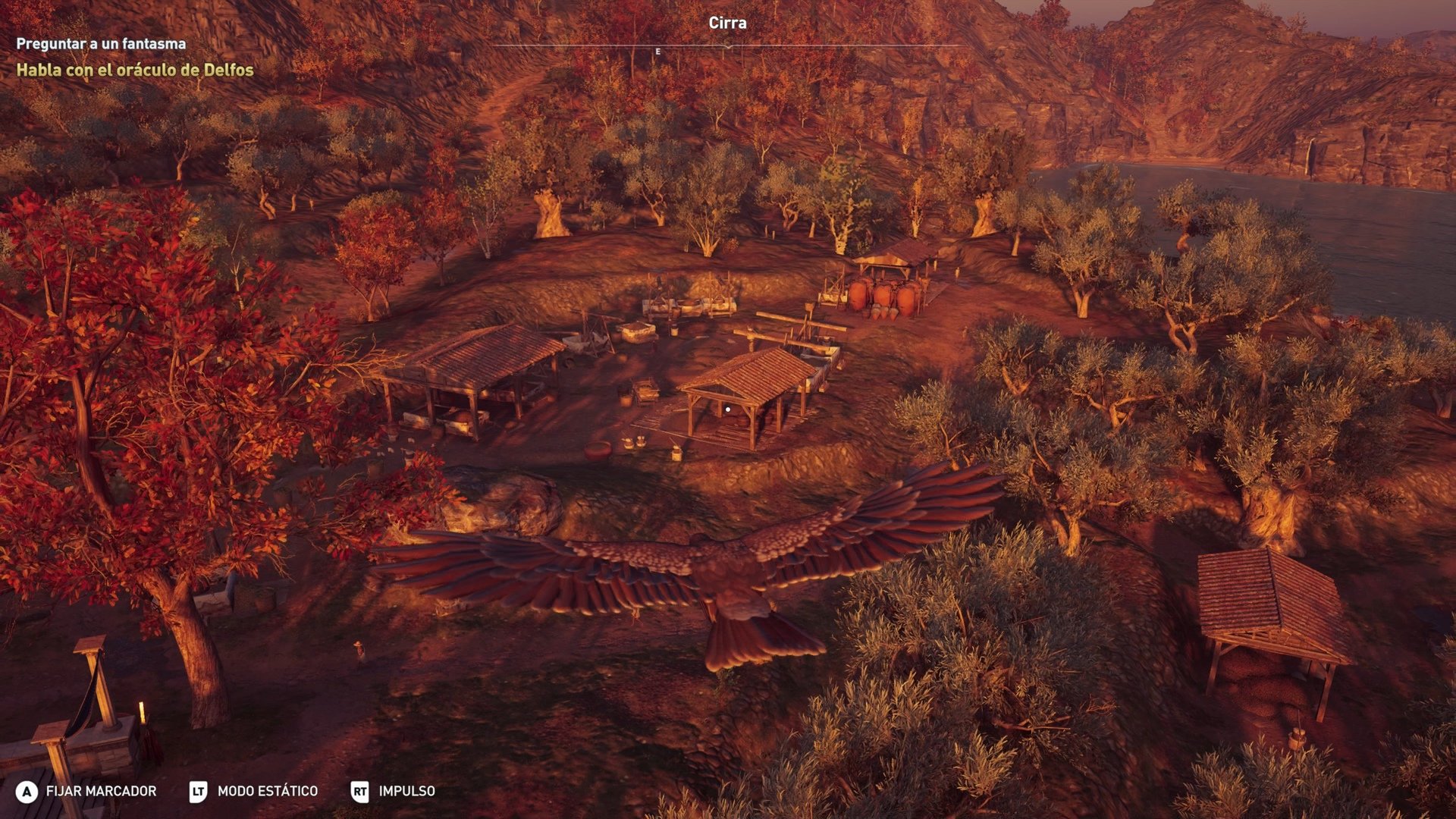Select the yellow objective Habla con el oráculo de Delfos
1456x819 pixels.
pyautogui.click(x=133, y=72)
